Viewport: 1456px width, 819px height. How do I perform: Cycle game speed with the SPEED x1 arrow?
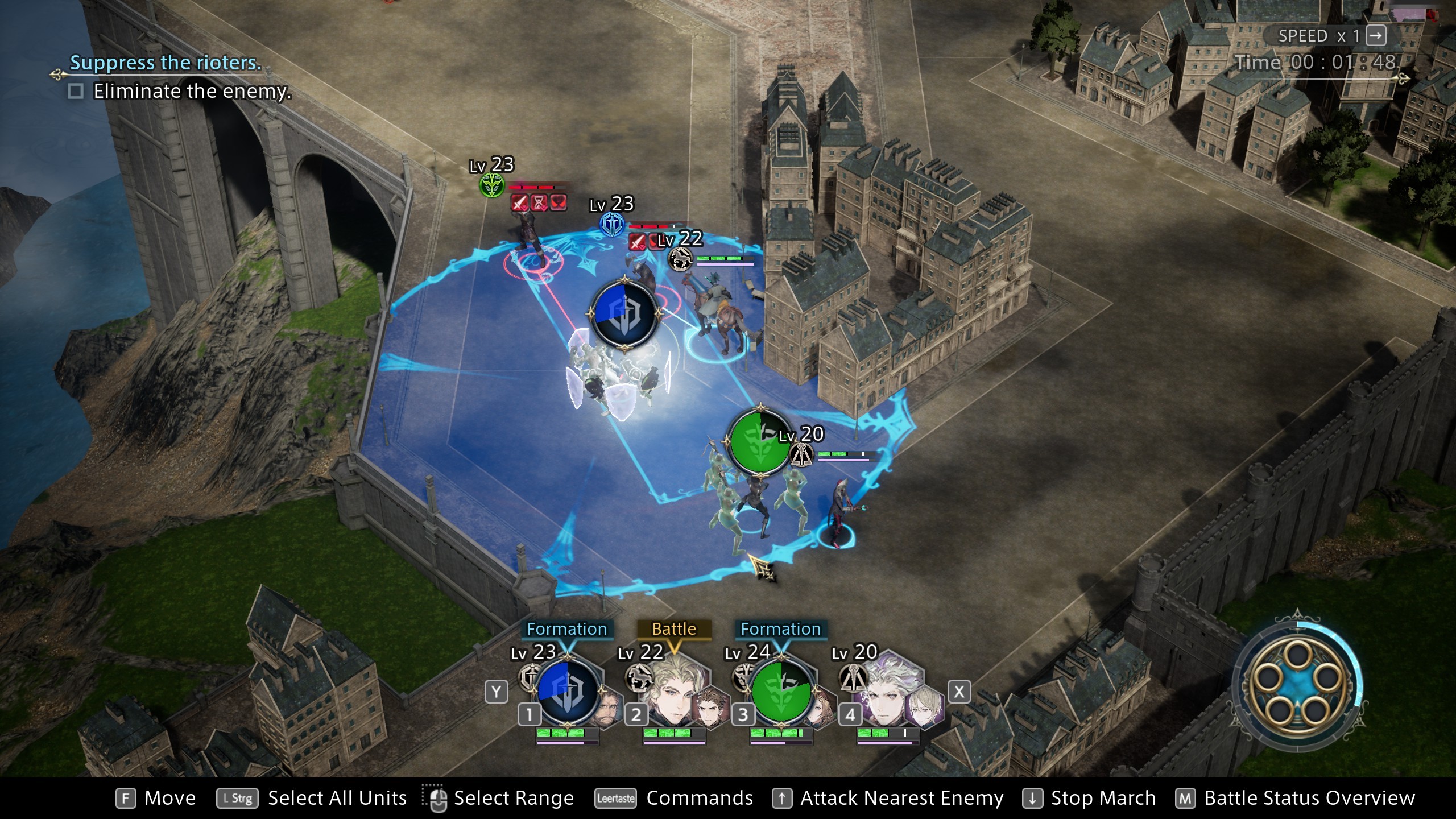click(x=1376, y=35)
